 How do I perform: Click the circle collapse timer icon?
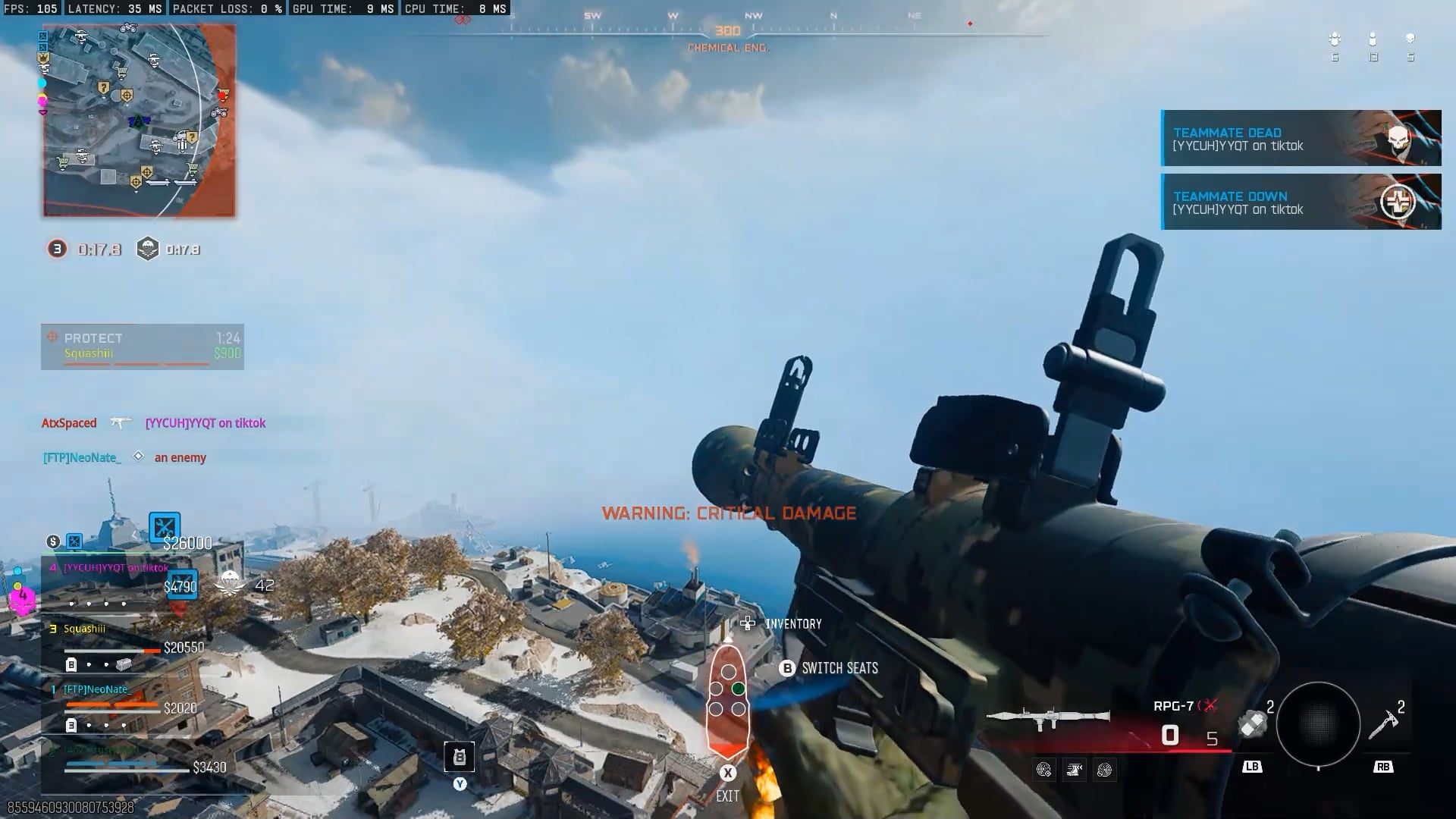(57, 249)
